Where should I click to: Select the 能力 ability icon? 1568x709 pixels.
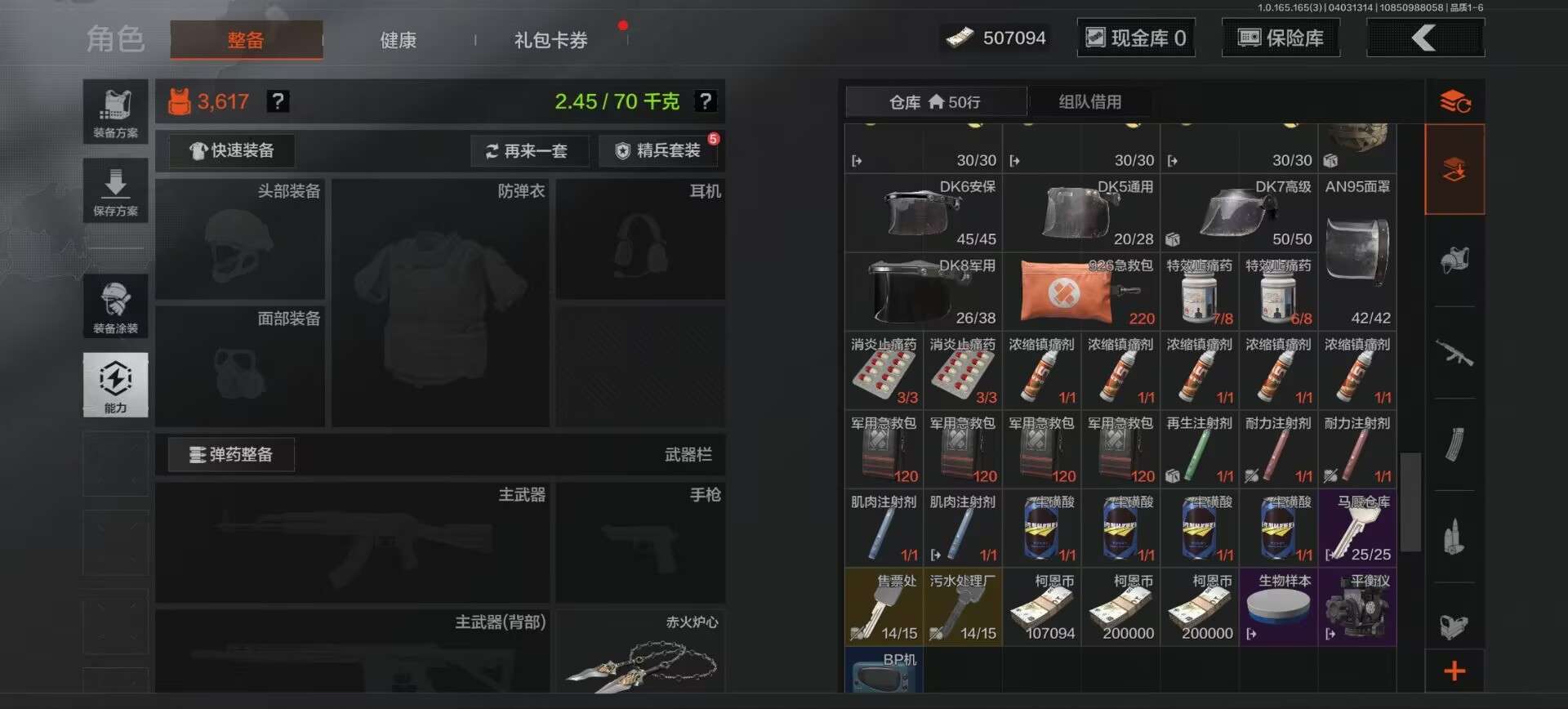(115, 384)
